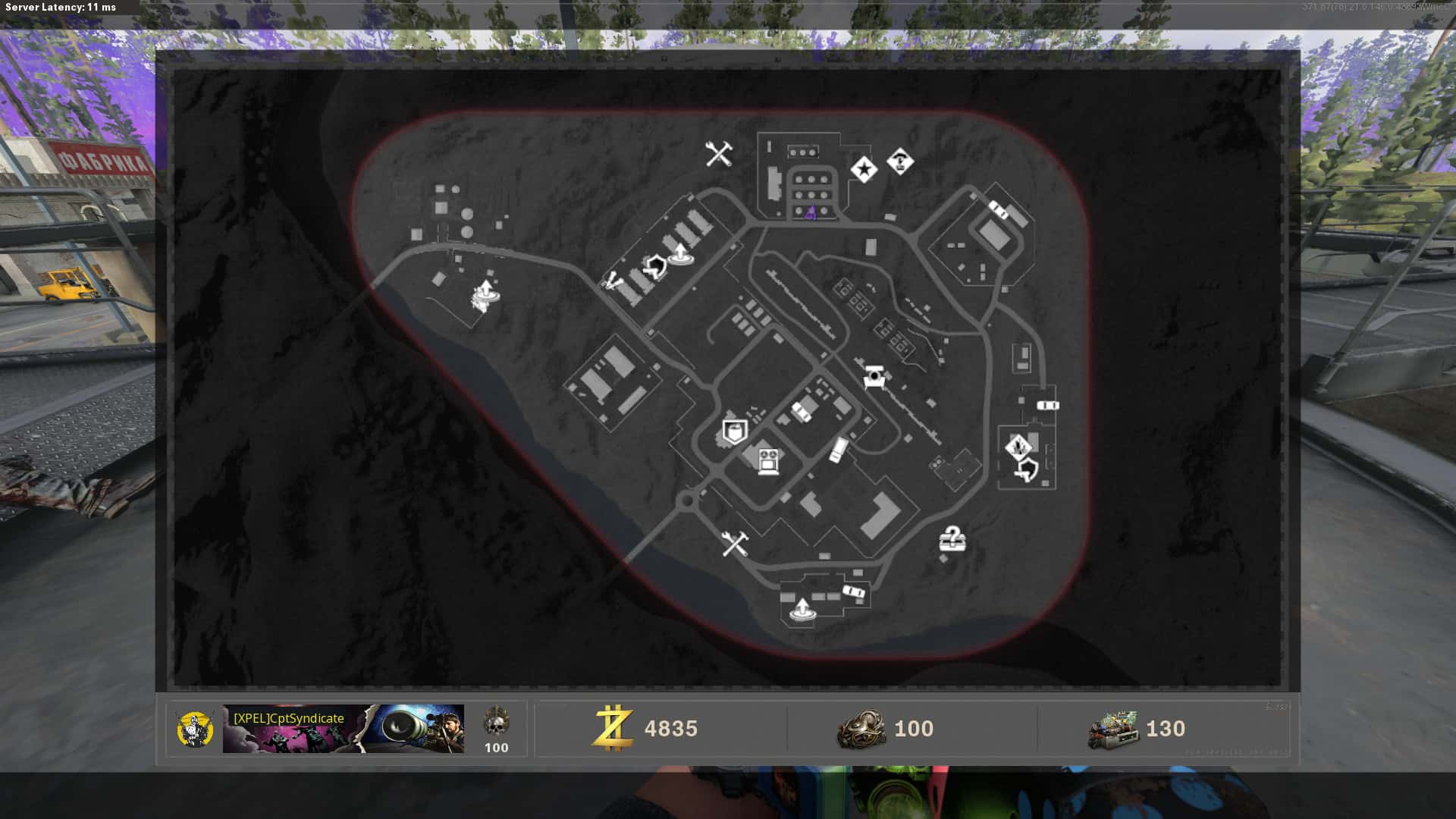Click the Pack-a-Punch machine map icon

tap(874, 377)
